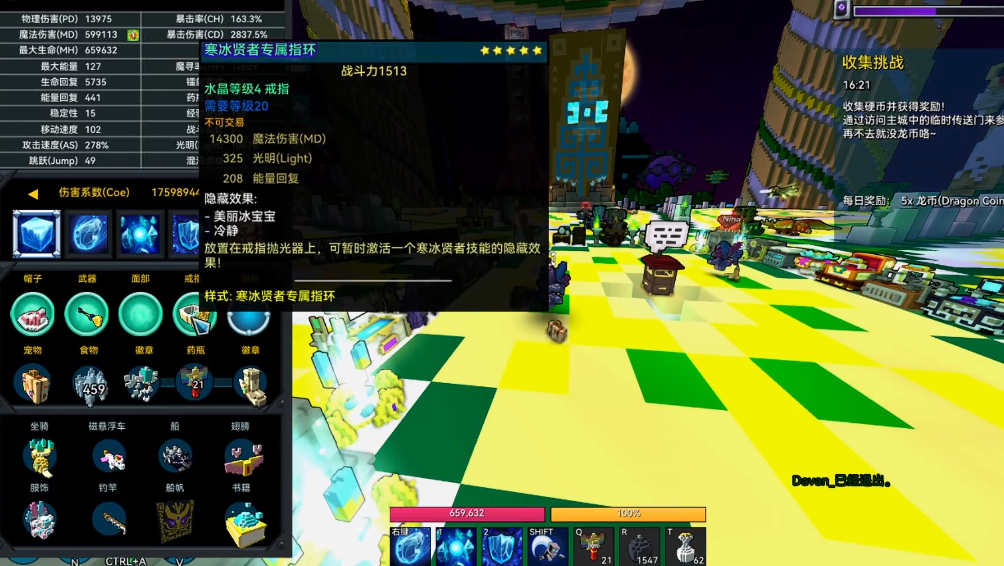Open the weapon (武器) equipment slot

click(x=87, y=314)
